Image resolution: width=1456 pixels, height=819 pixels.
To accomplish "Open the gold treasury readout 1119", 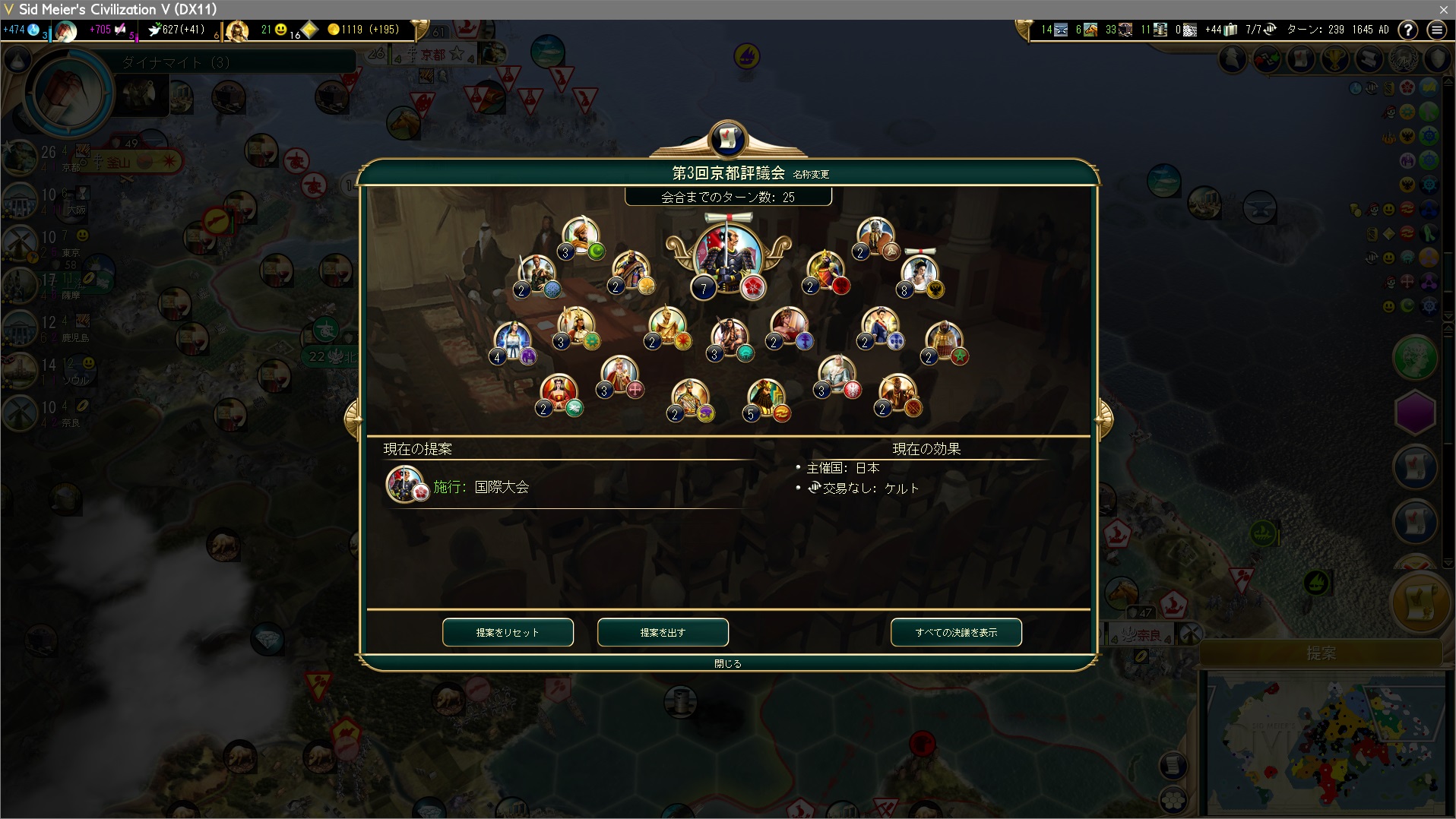I will click(x=362, y=30).
